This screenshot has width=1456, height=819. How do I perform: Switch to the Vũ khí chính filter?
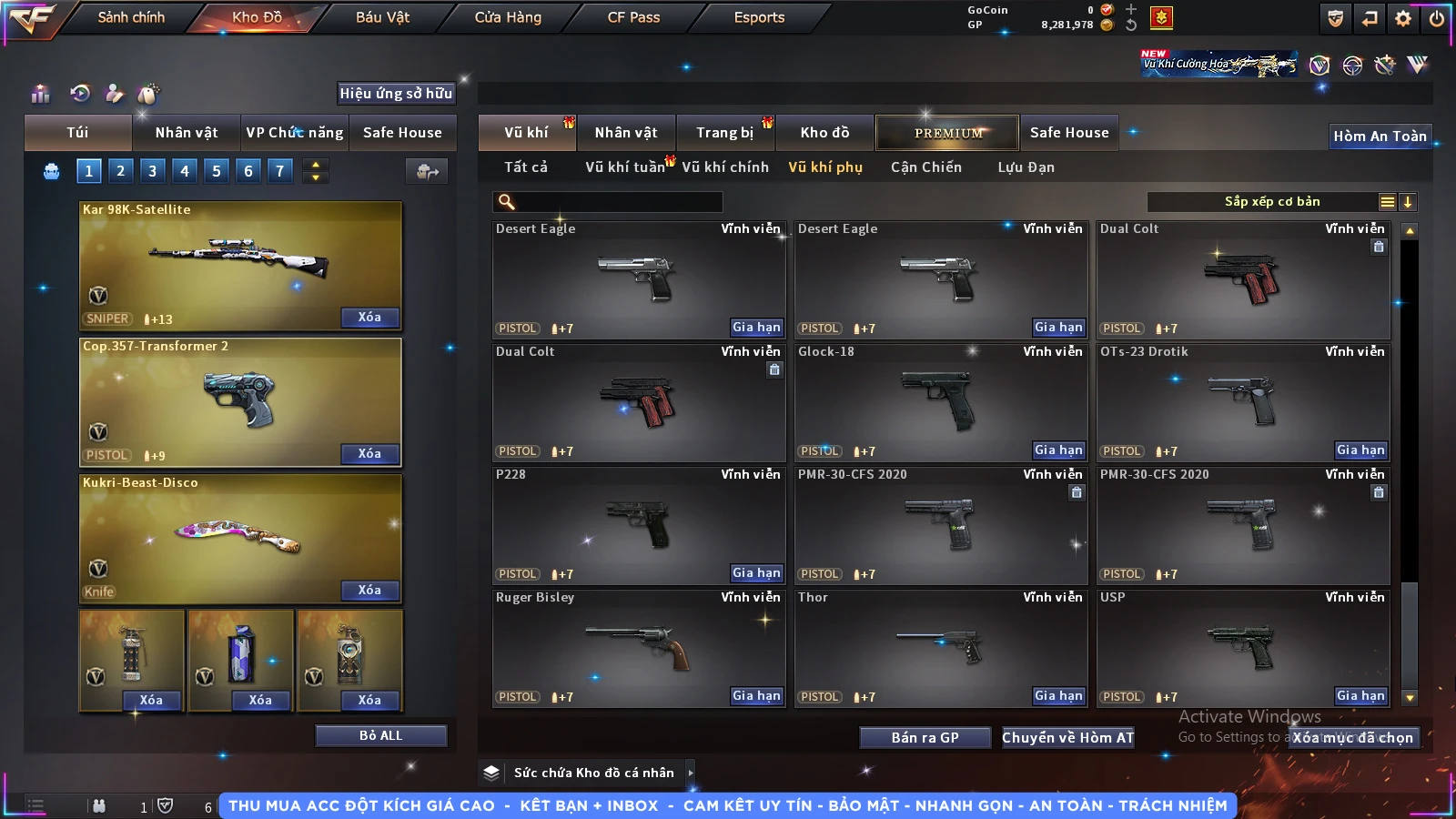(725, 167)
